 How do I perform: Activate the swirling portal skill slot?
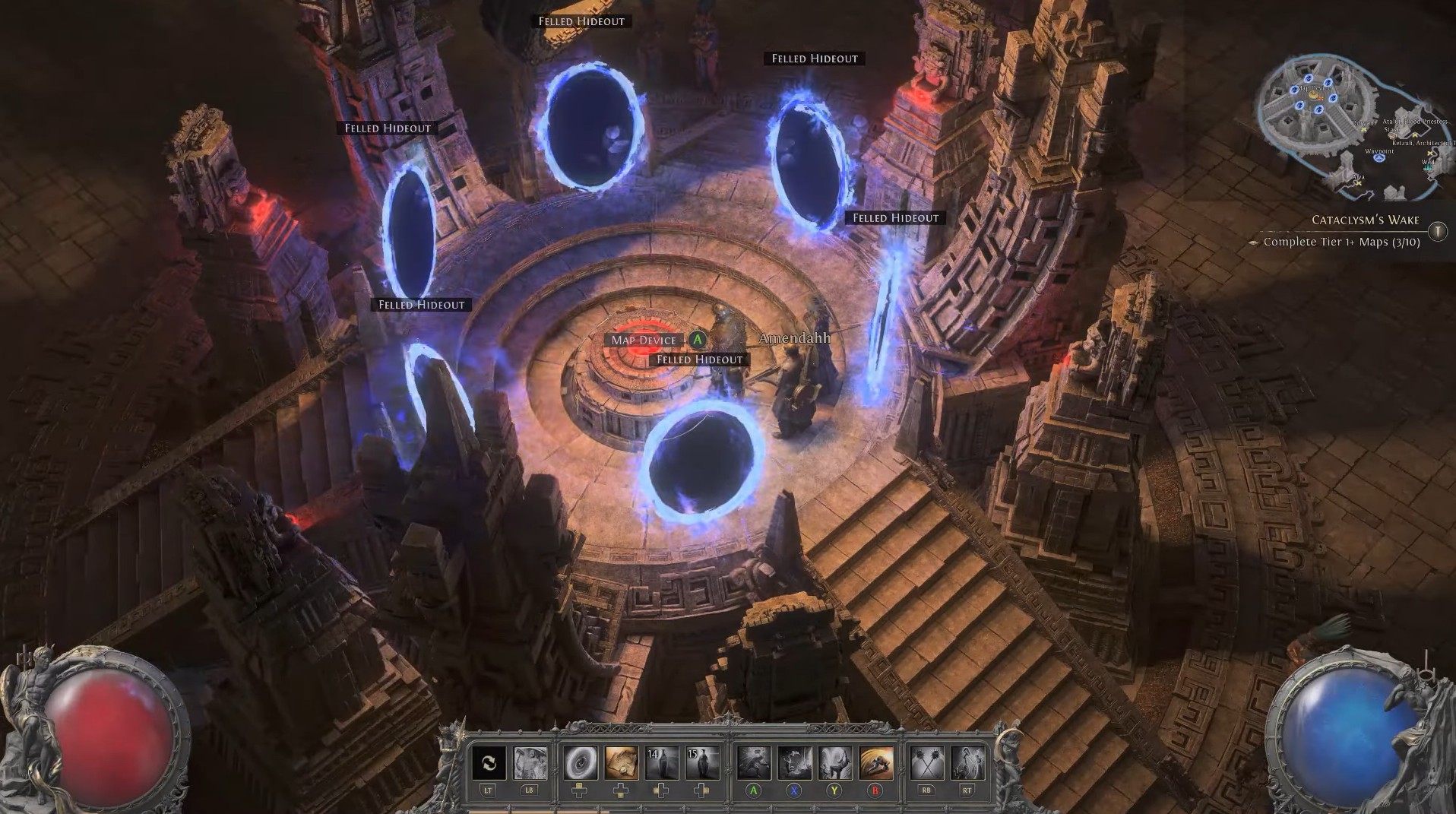tap(580, 763)
